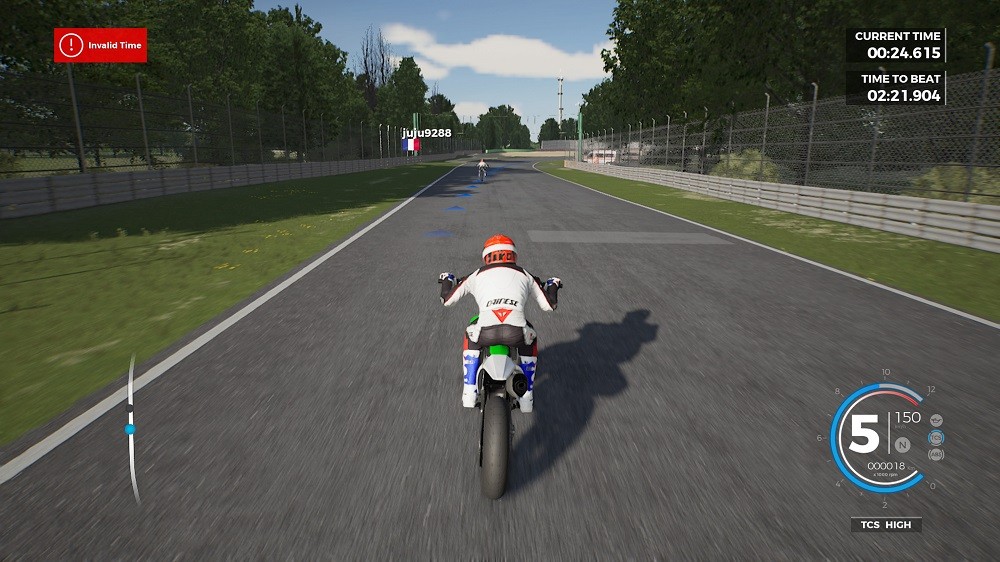Click the ABS indicator icon
This screenshot has width=1000, height=562.
point(936,454)
